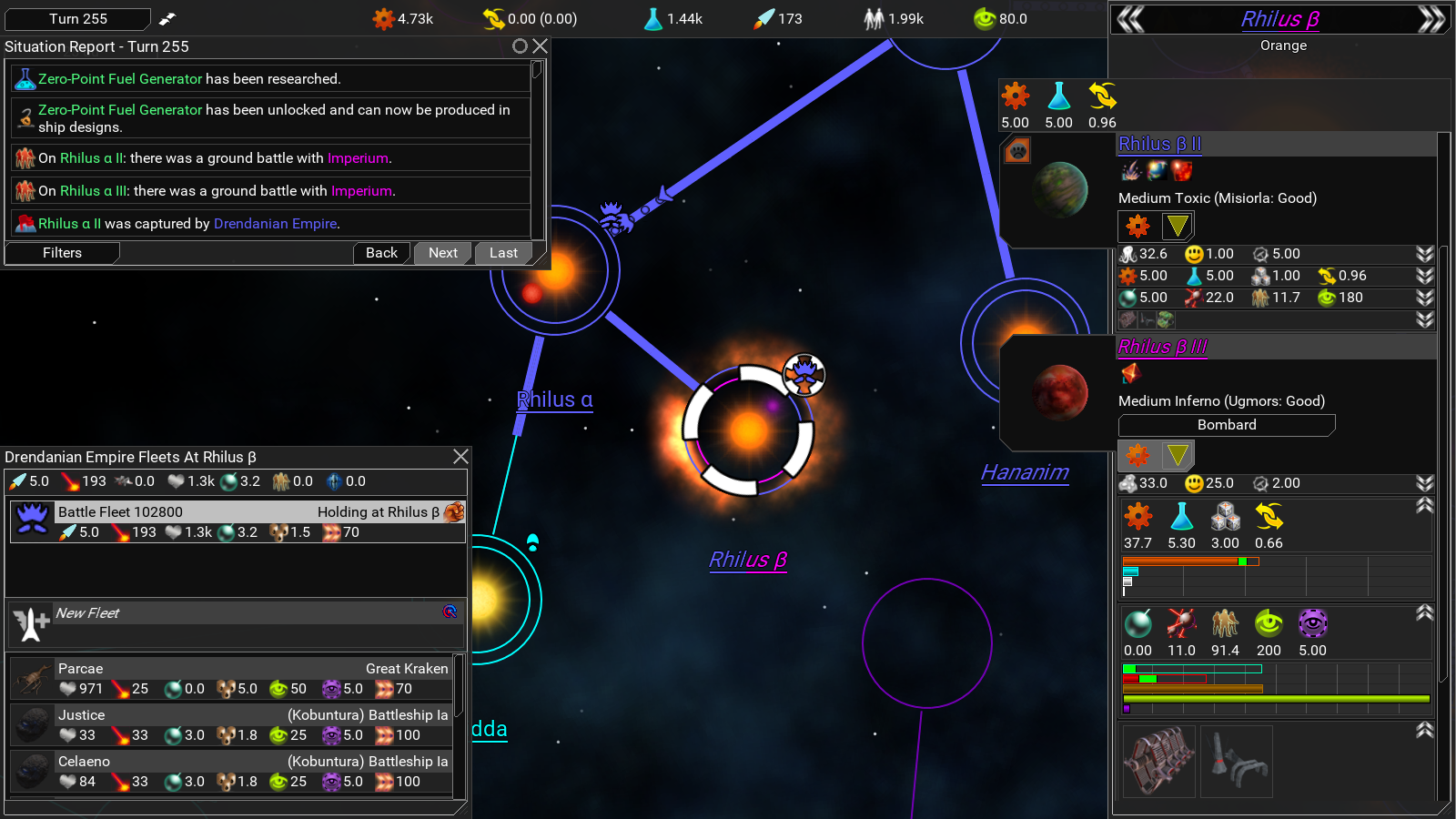This screenshot has width=1456, height=819.
Task: Close the Drendanian Empire fleets panel
Action: 460,456
